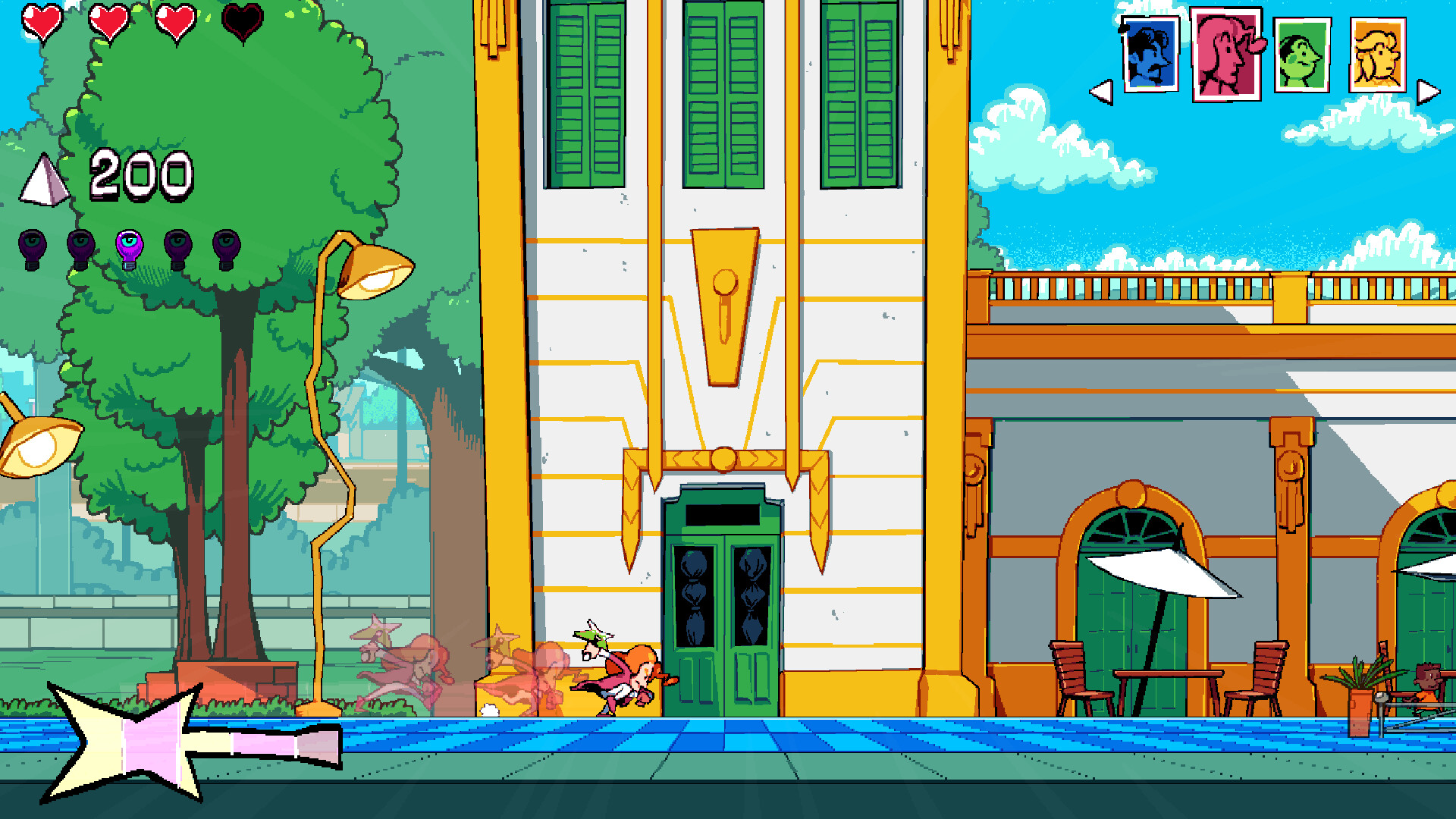Select the white pyramid score icon
This screenshot has height=819, width=1456.
click(x=44, y=177)
